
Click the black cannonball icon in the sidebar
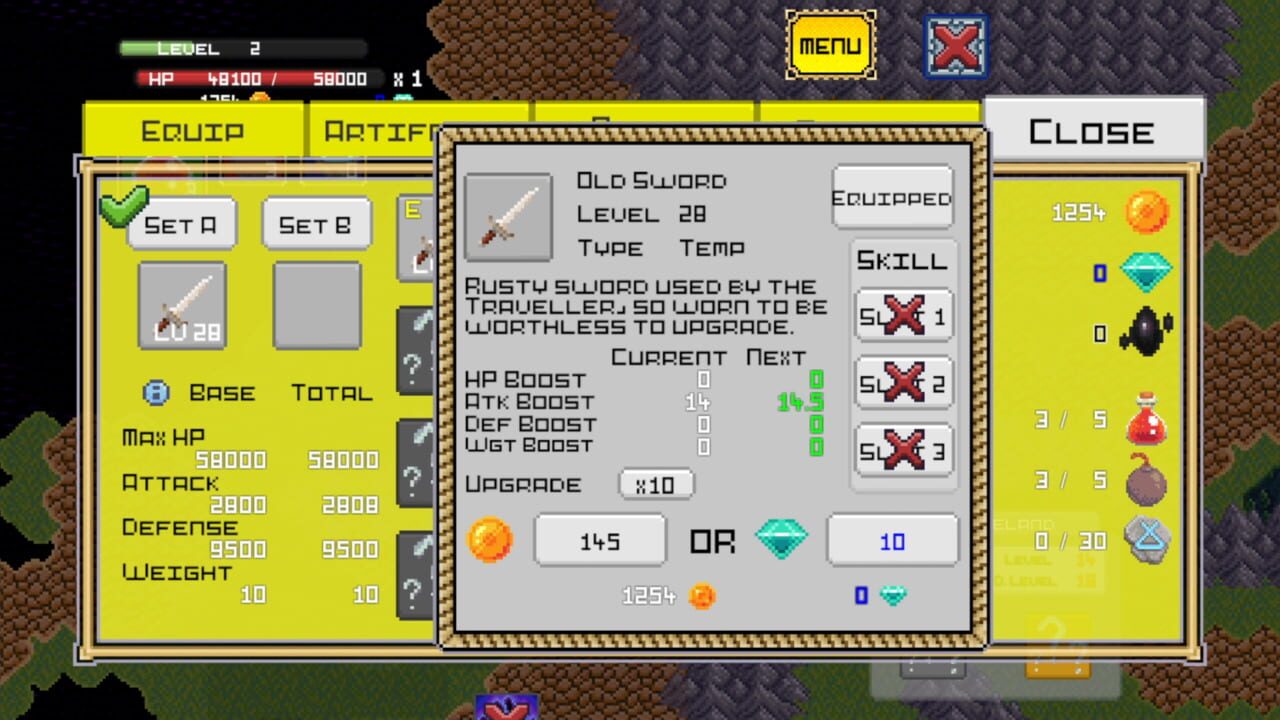1146,331
